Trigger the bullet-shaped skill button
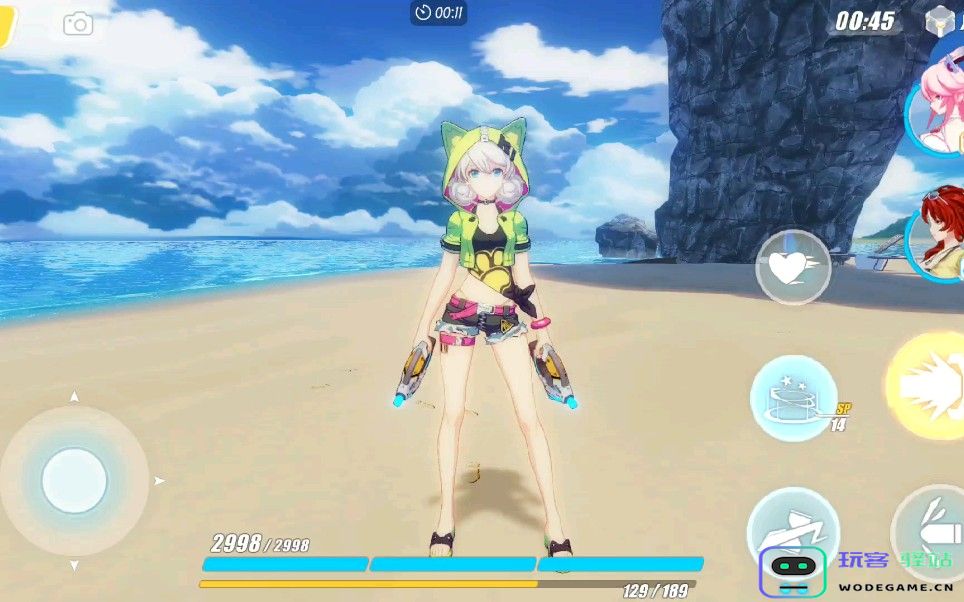The width and height of the screenshot is (964, 602). pos(930,528)
